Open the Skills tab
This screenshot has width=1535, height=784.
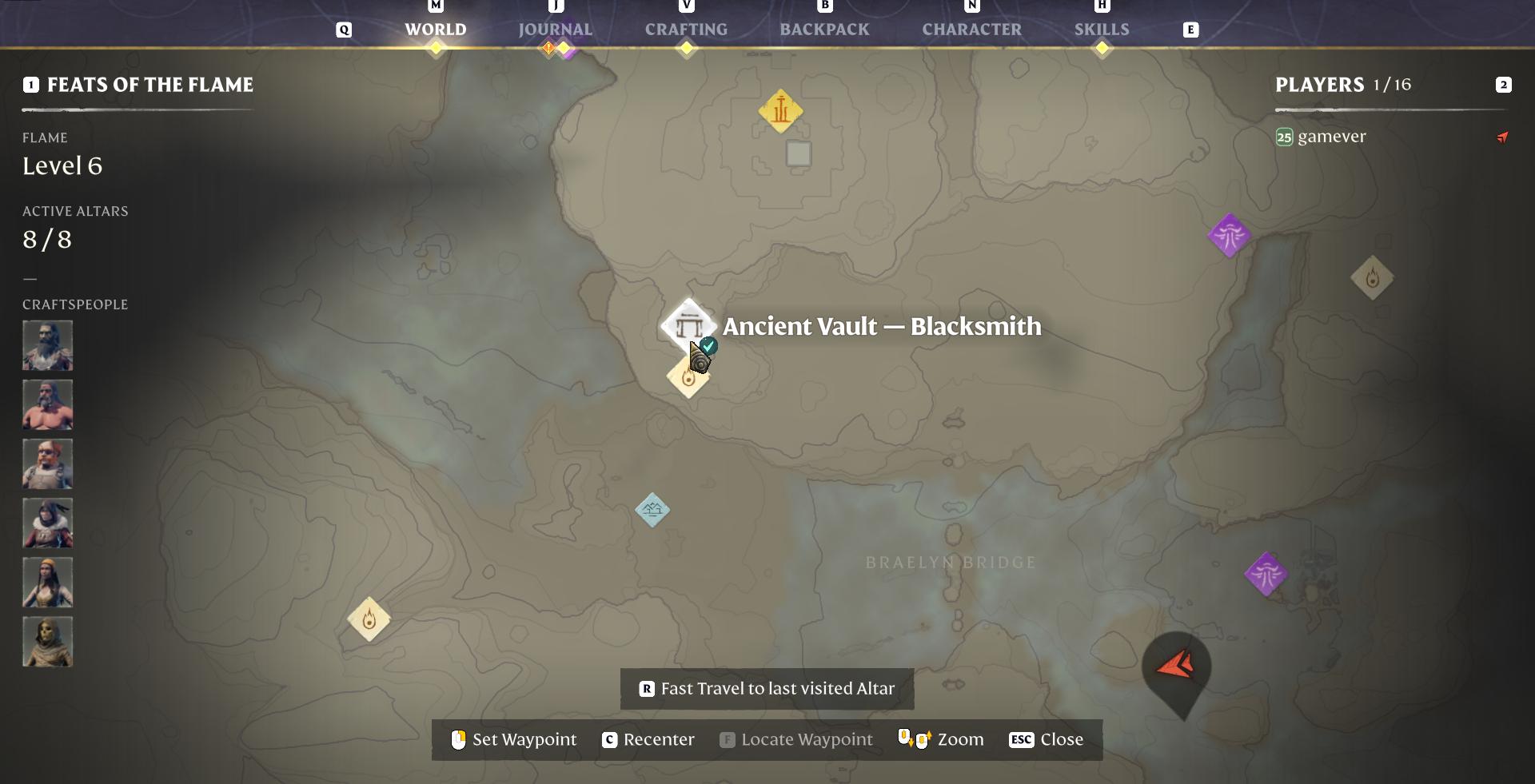click(1101, 30)
